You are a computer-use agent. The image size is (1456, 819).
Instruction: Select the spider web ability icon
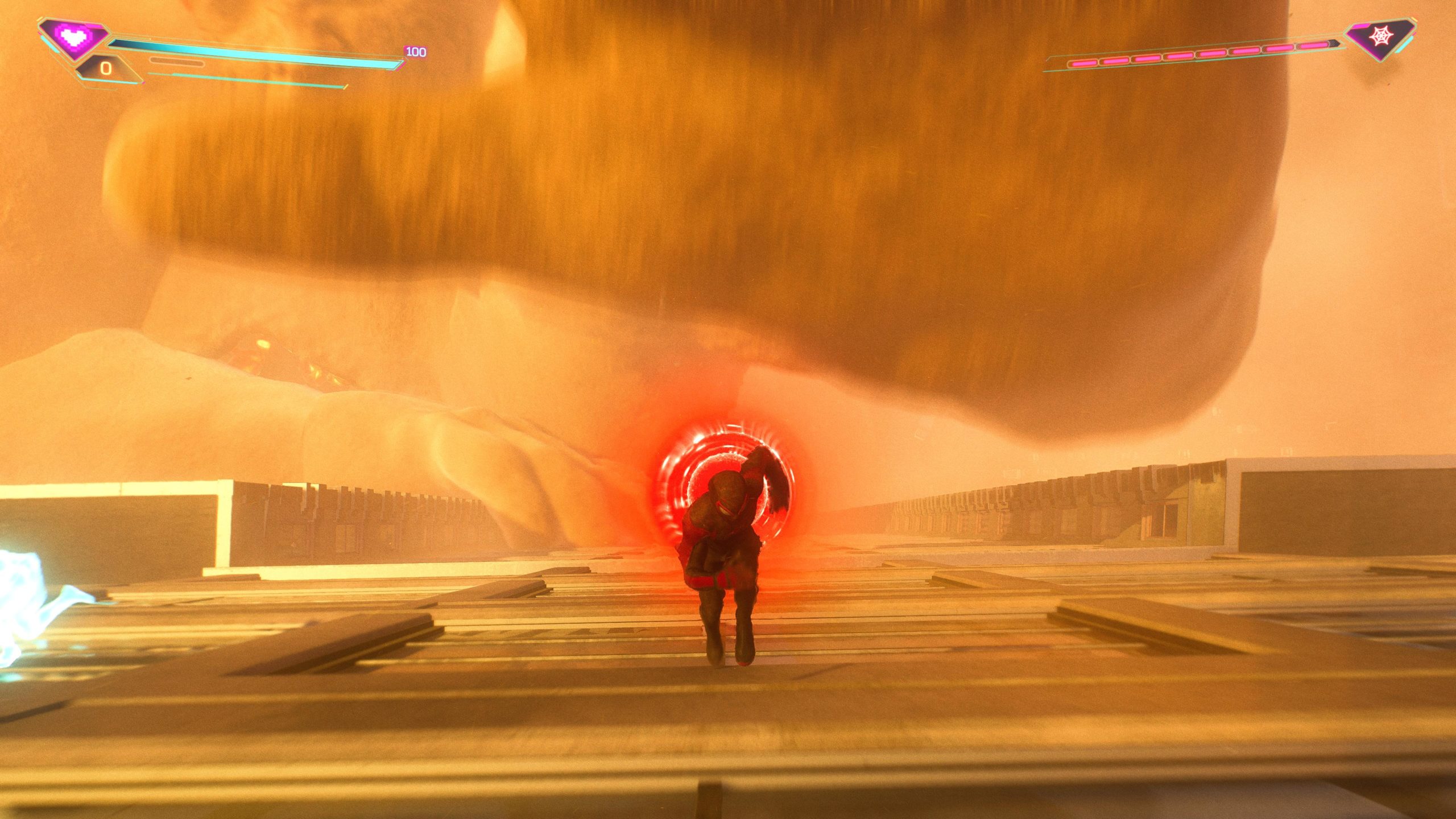(x=1380, y=38)
